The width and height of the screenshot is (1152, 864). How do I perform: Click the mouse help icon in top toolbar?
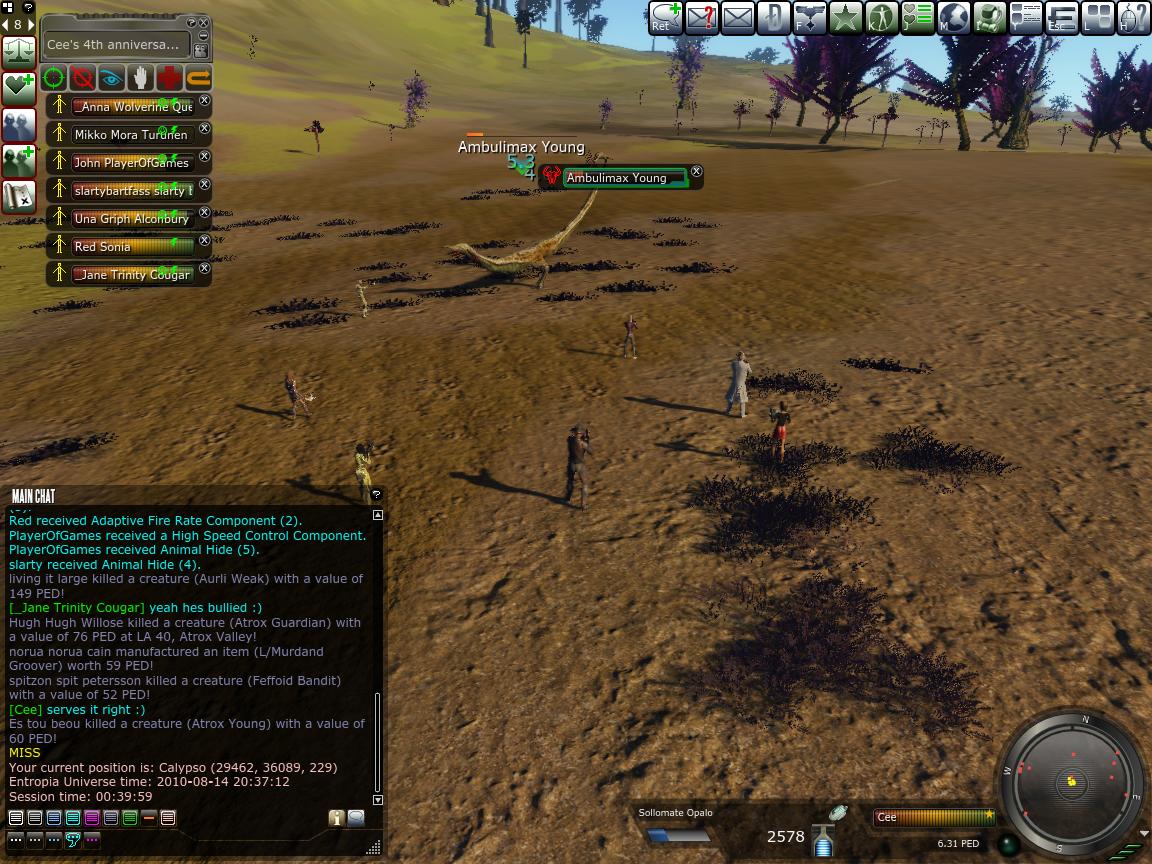[1133, 18]
